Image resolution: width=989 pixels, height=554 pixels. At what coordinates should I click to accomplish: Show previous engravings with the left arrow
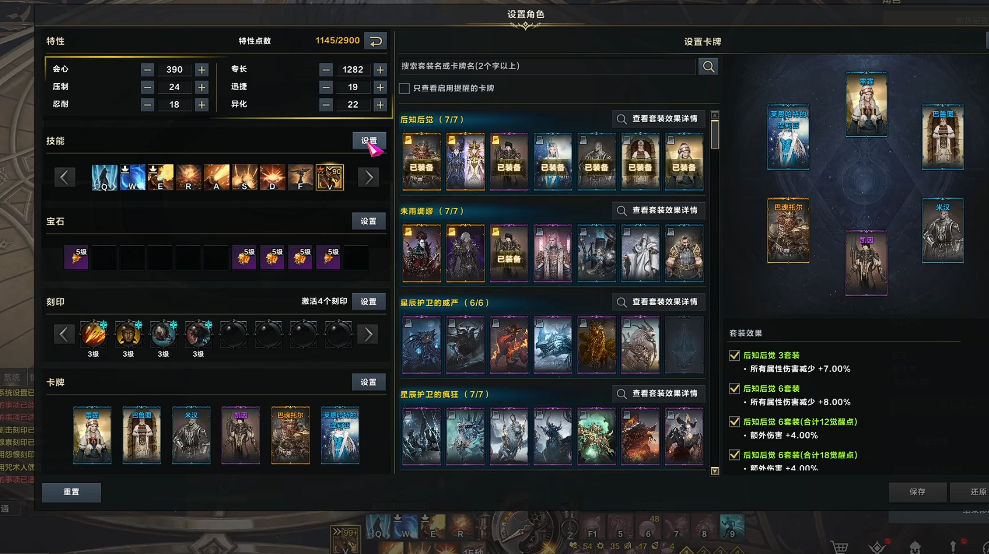65,334
